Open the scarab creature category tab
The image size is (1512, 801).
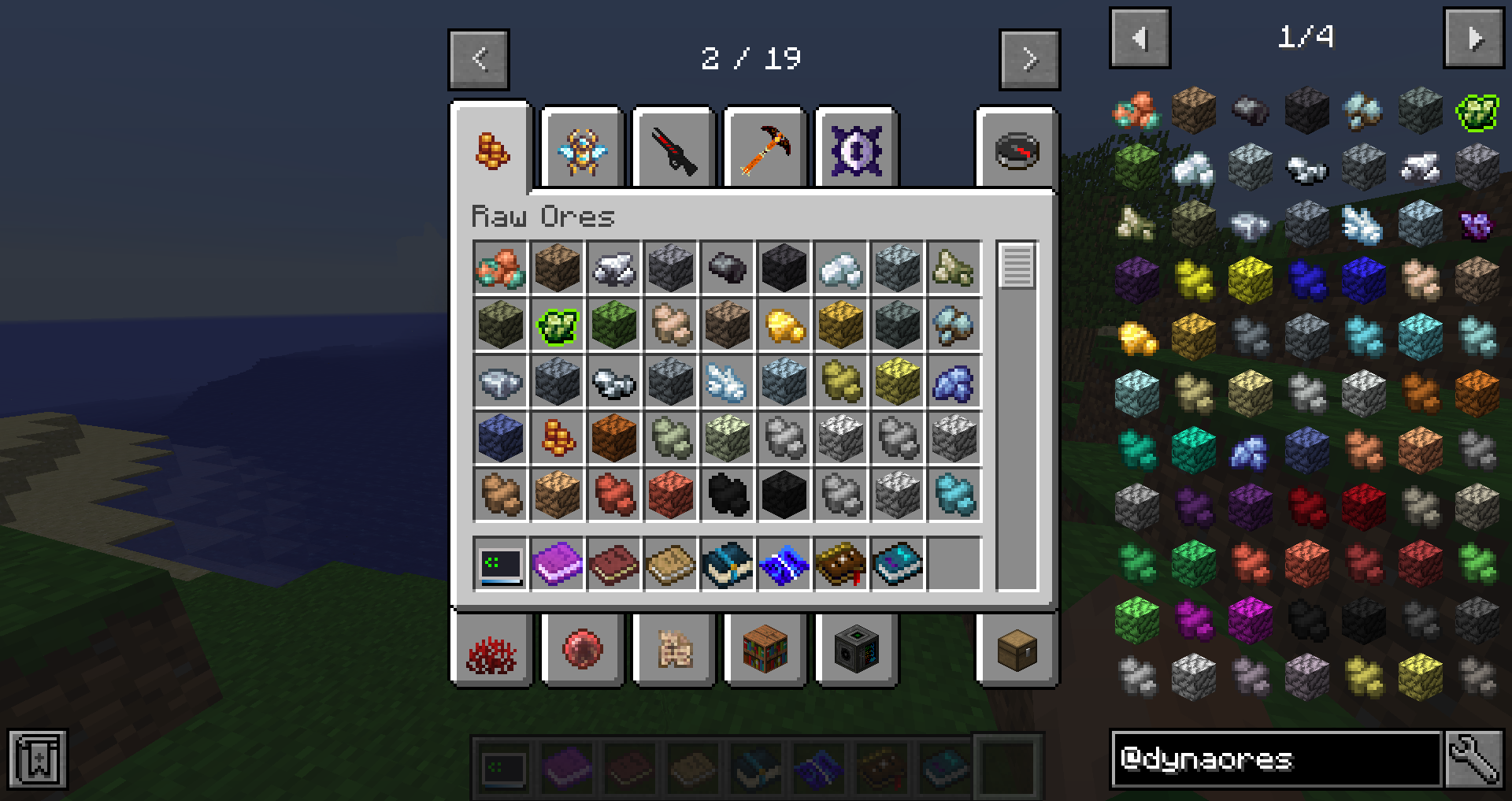tap(583, 150)
